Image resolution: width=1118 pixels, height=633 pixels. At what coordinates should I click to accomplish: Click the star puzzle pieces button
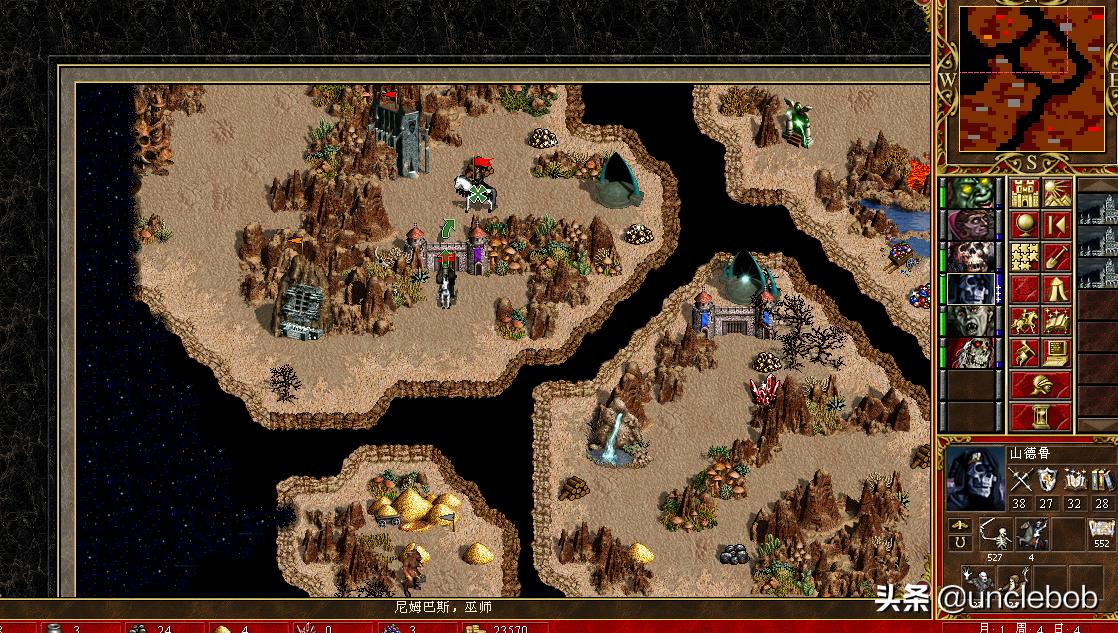coord(1023,257)
